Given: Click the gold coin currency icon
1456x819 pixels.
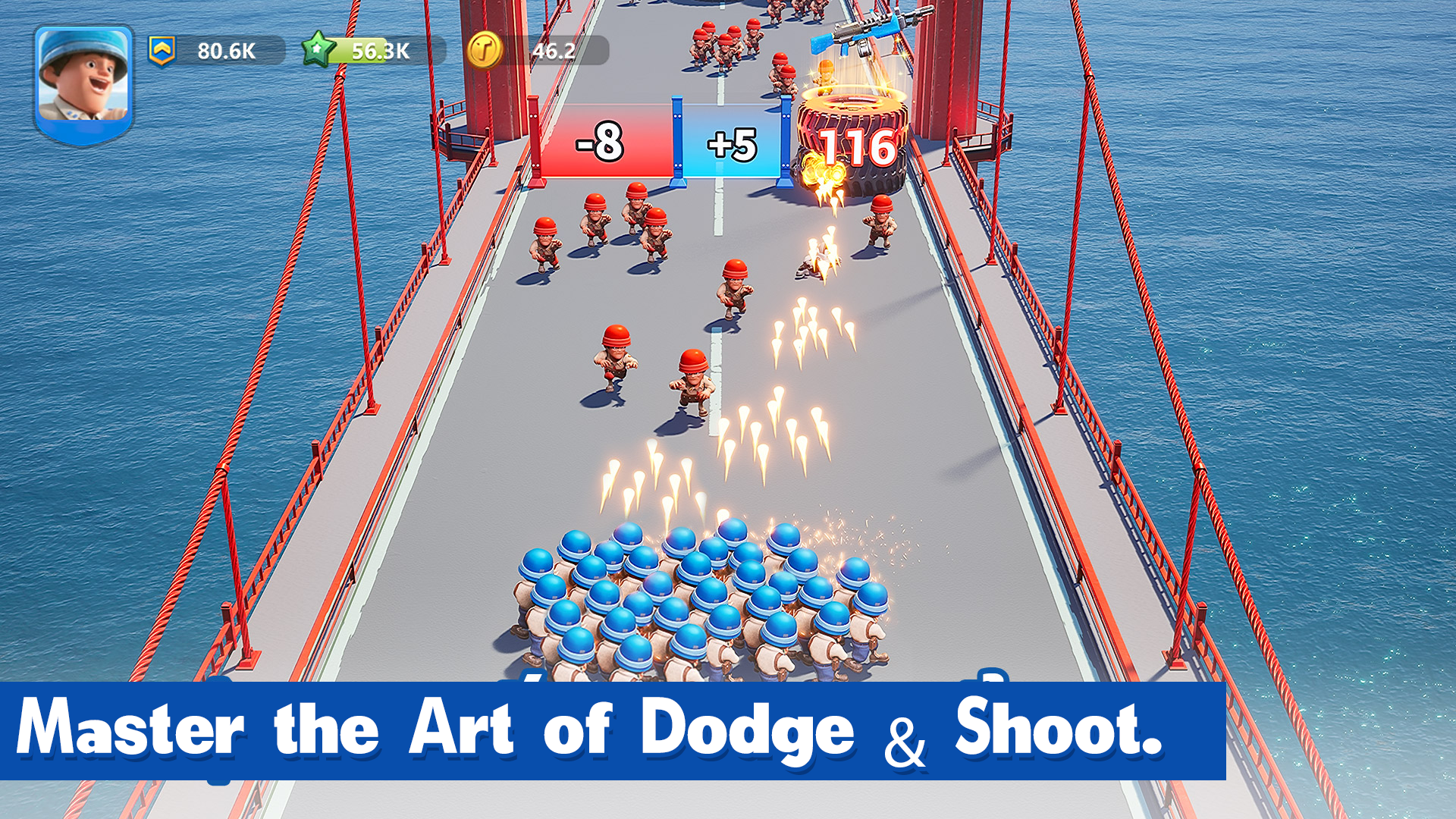Looking at the screenshot, I should tap(486, 50).
